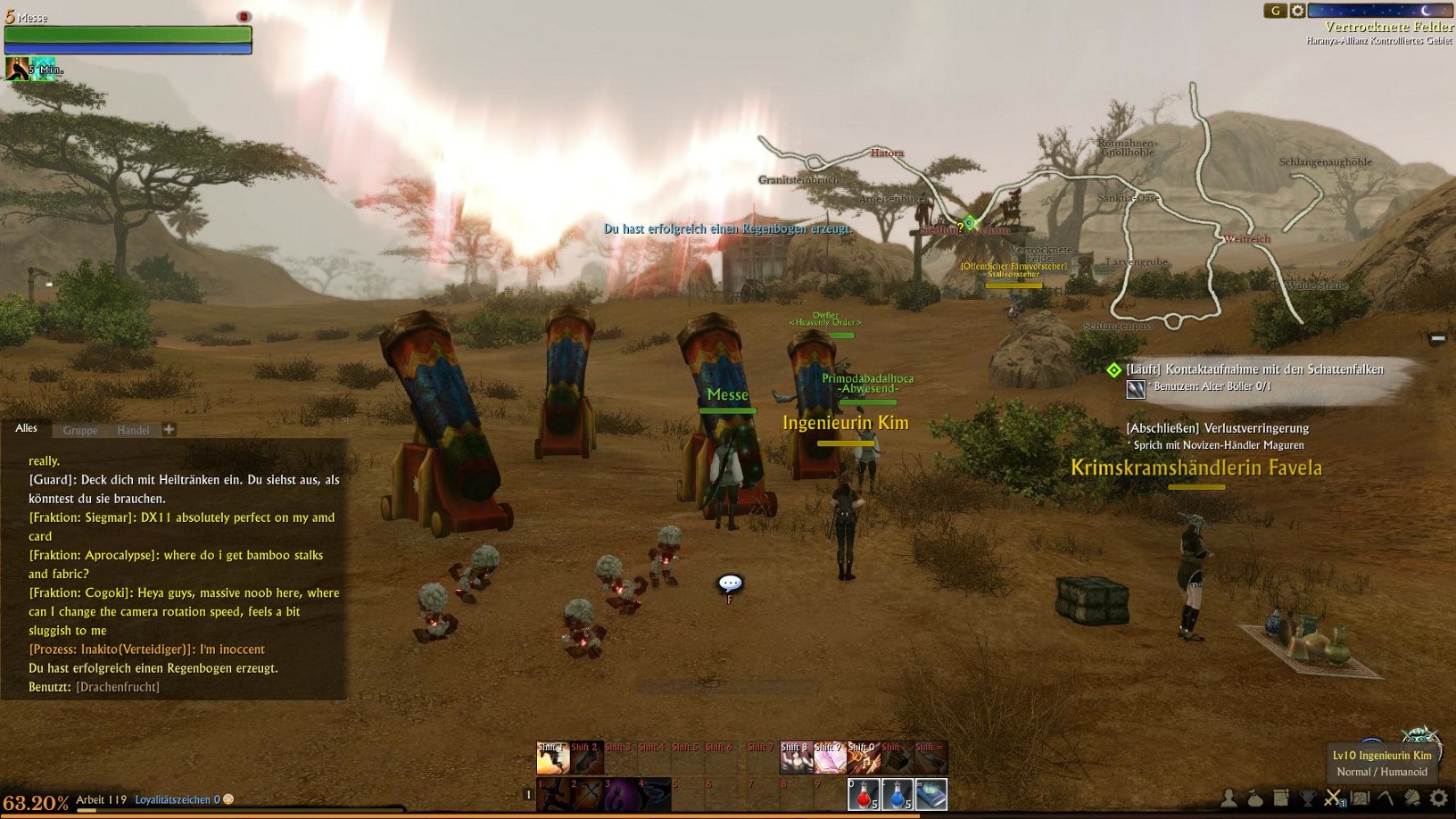
Task: Open the gear system menu icon
Action: click(x=1438, y=798)
